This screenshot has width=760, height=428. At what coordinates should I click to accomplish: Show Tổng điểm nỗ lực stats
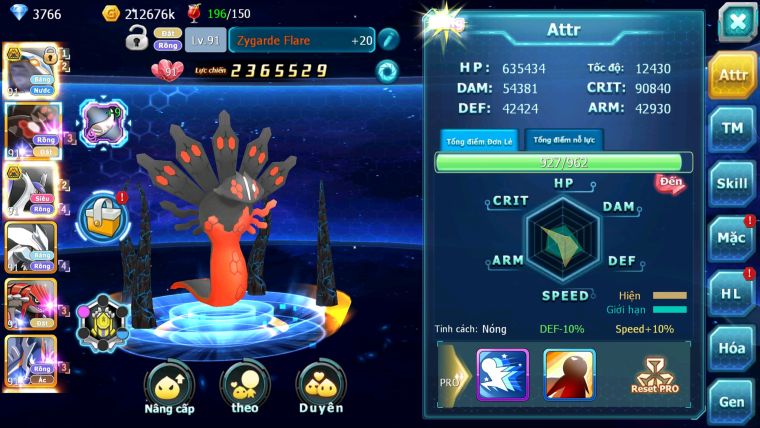tap(564, 140)
